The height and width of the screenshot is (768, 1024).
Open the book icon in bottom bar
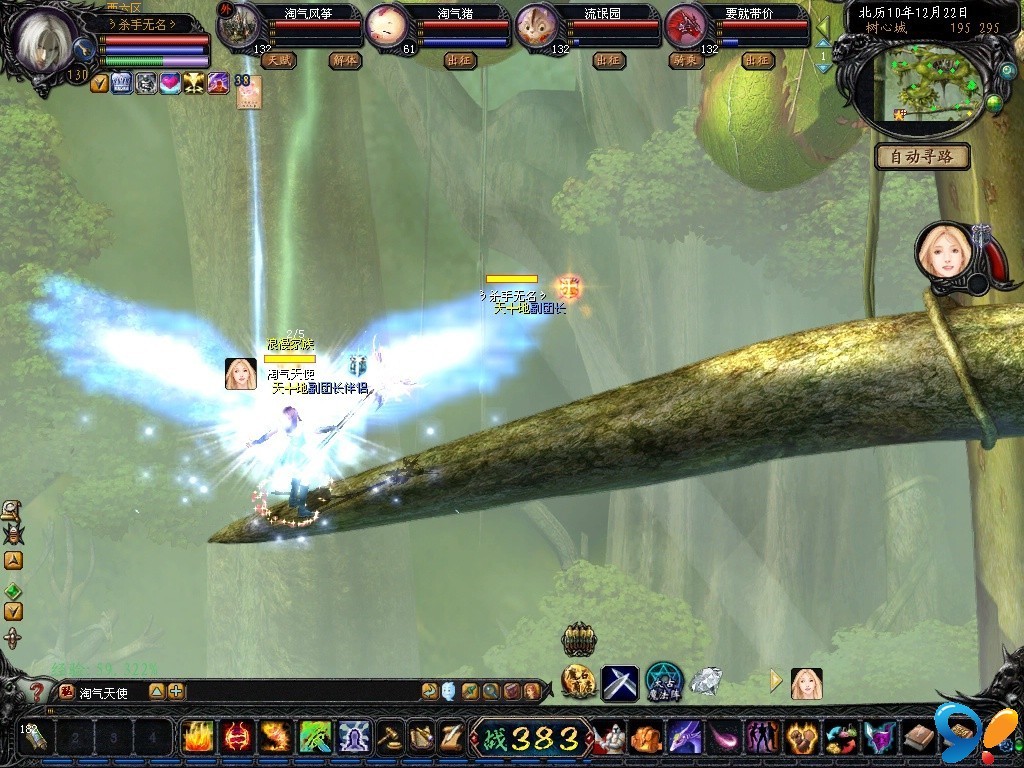coord(919,738)
